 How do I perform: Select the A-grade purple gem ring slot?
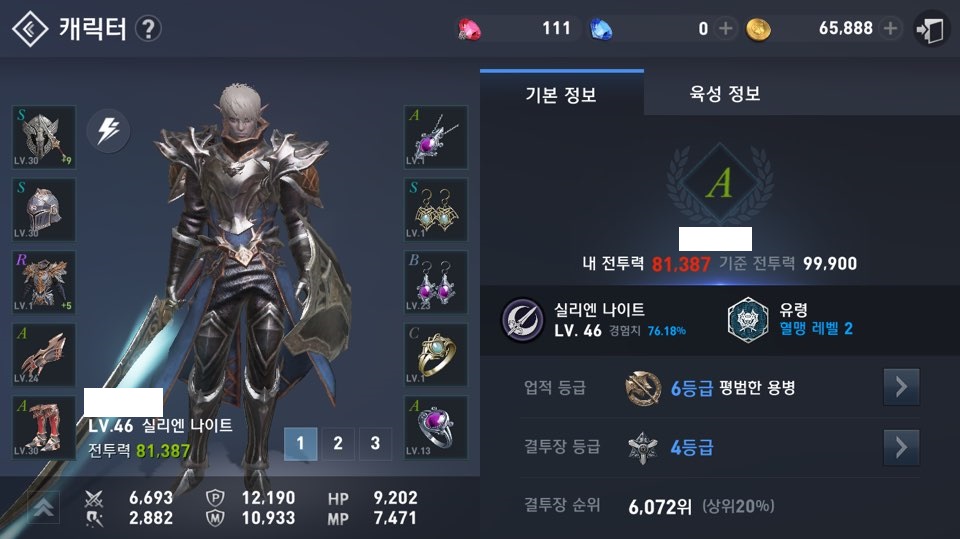436,427
